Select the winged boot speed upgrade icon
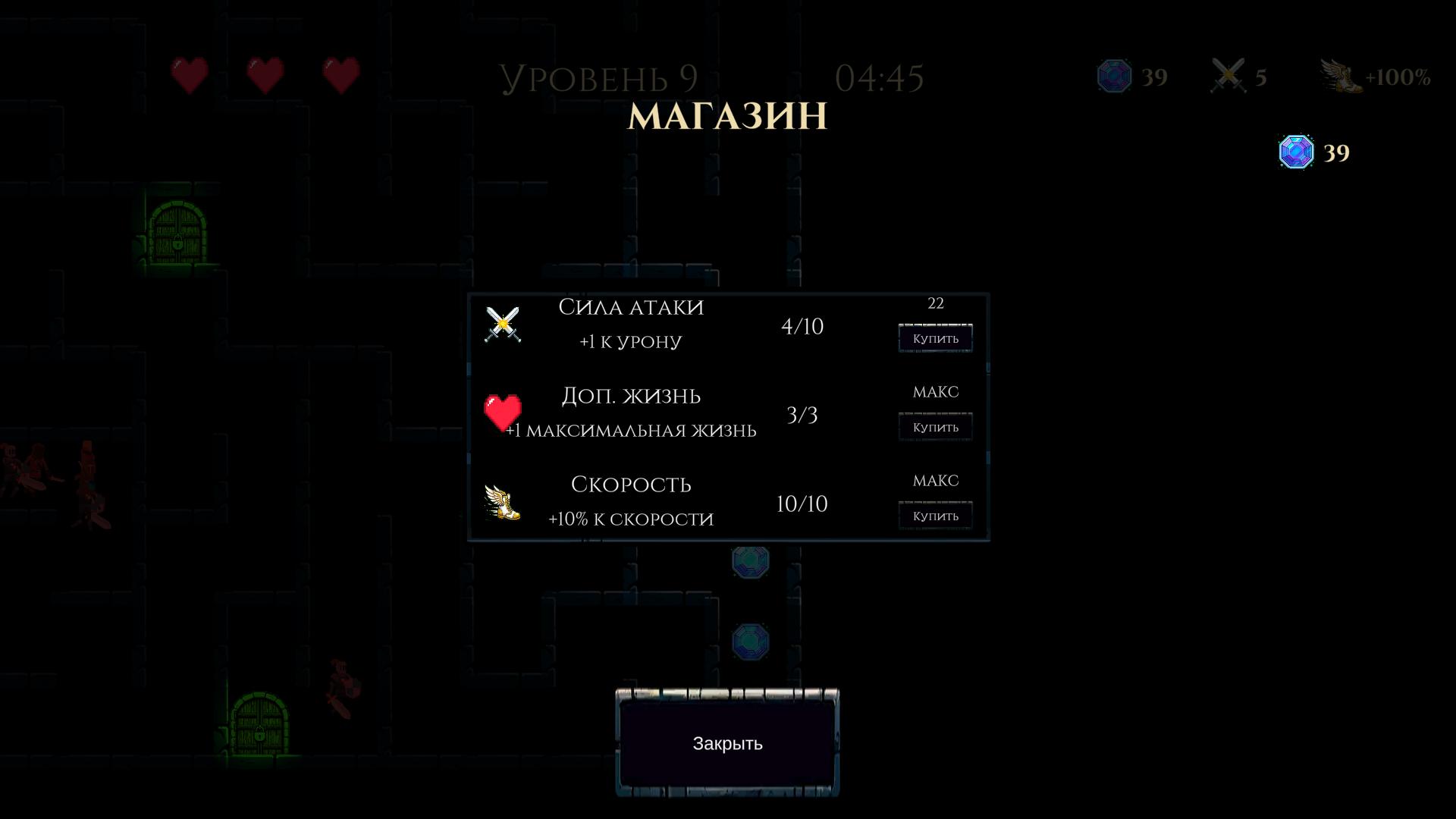Screen dimensions: 1456x819 (x=502, y=502)
